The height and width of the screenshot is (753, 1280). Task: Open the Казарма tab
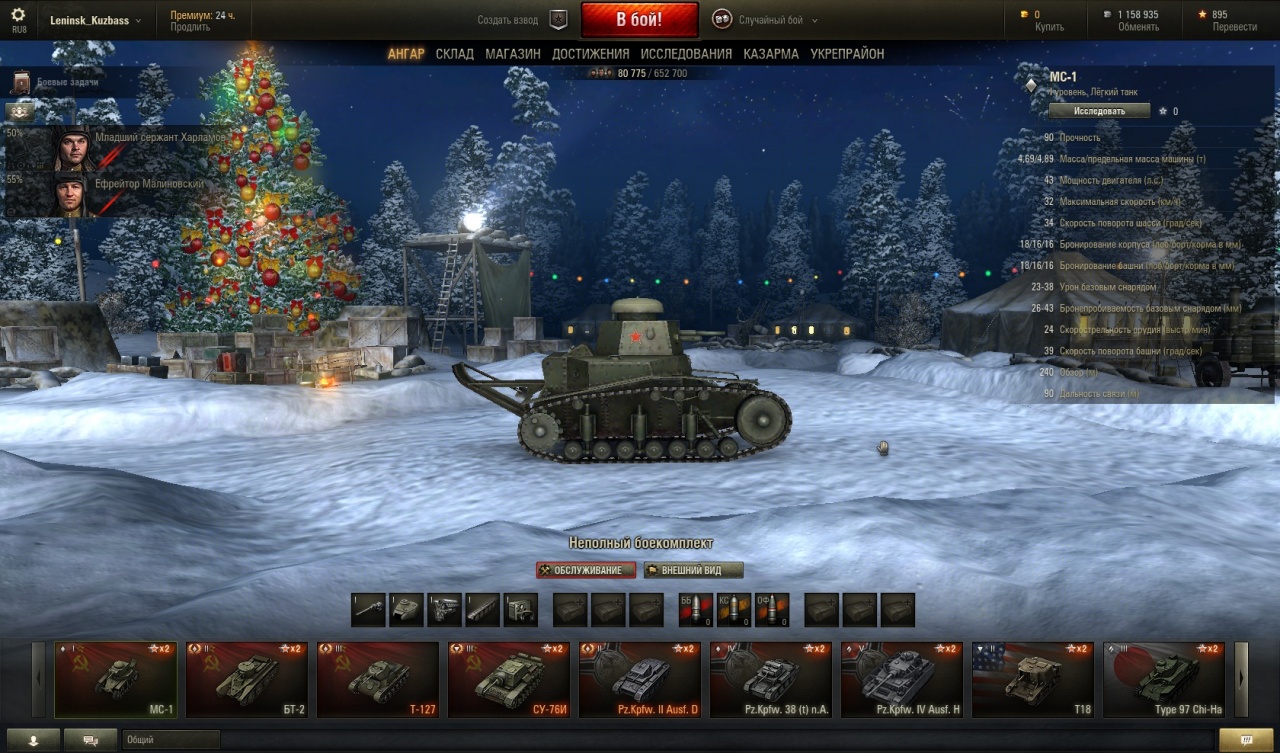[x=770, y=54]
